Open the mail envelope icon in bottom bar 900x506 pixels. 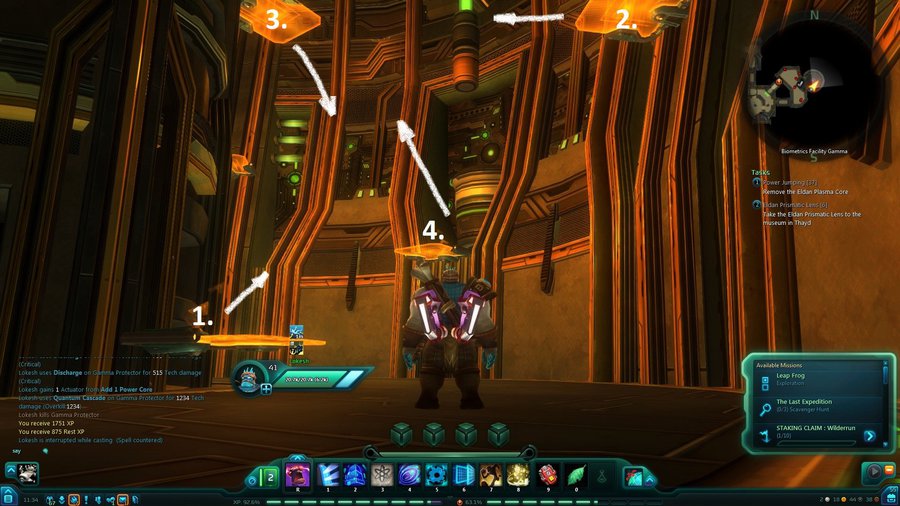click(x=122, y=497)
